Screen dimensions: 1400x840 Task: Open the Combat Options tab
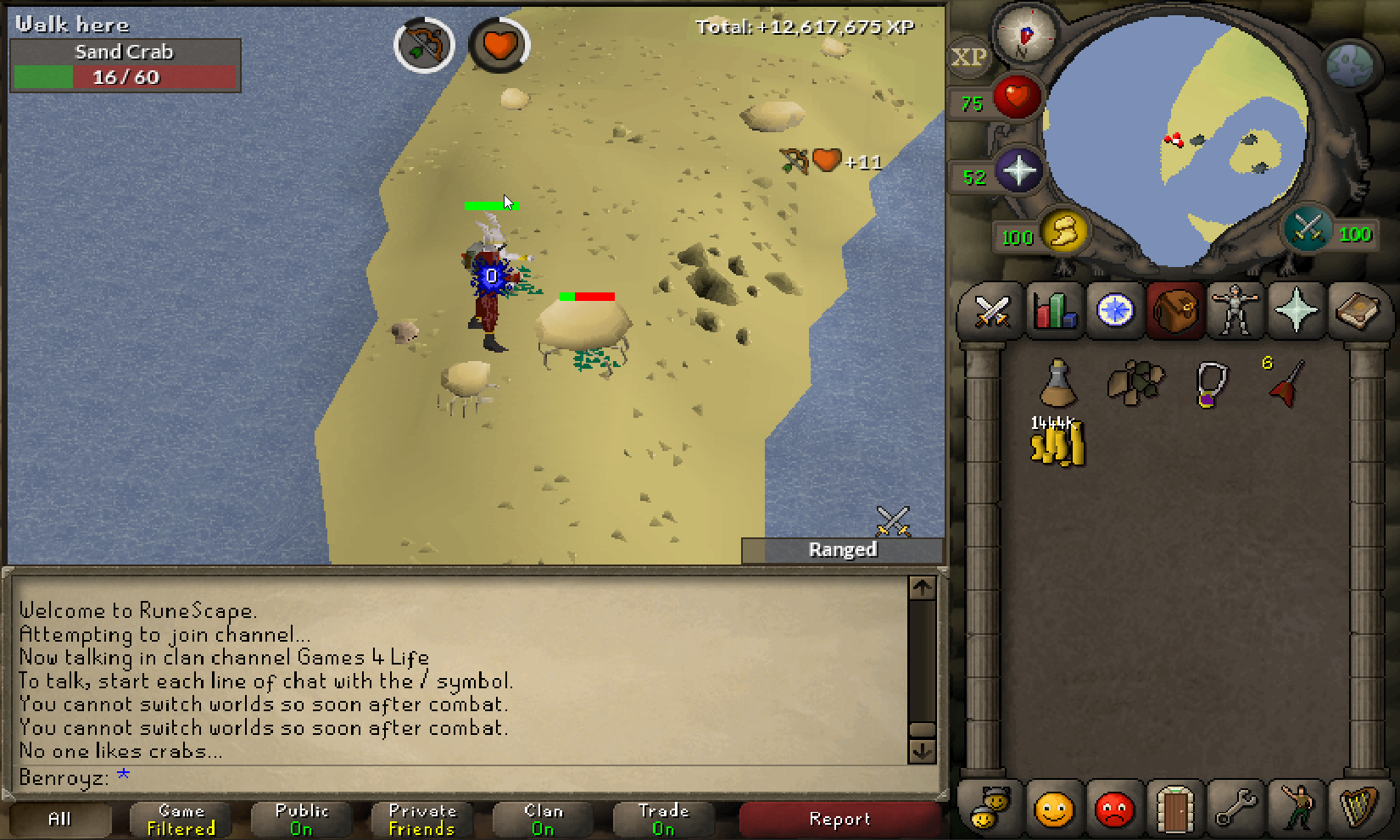[x=990, y=311]
